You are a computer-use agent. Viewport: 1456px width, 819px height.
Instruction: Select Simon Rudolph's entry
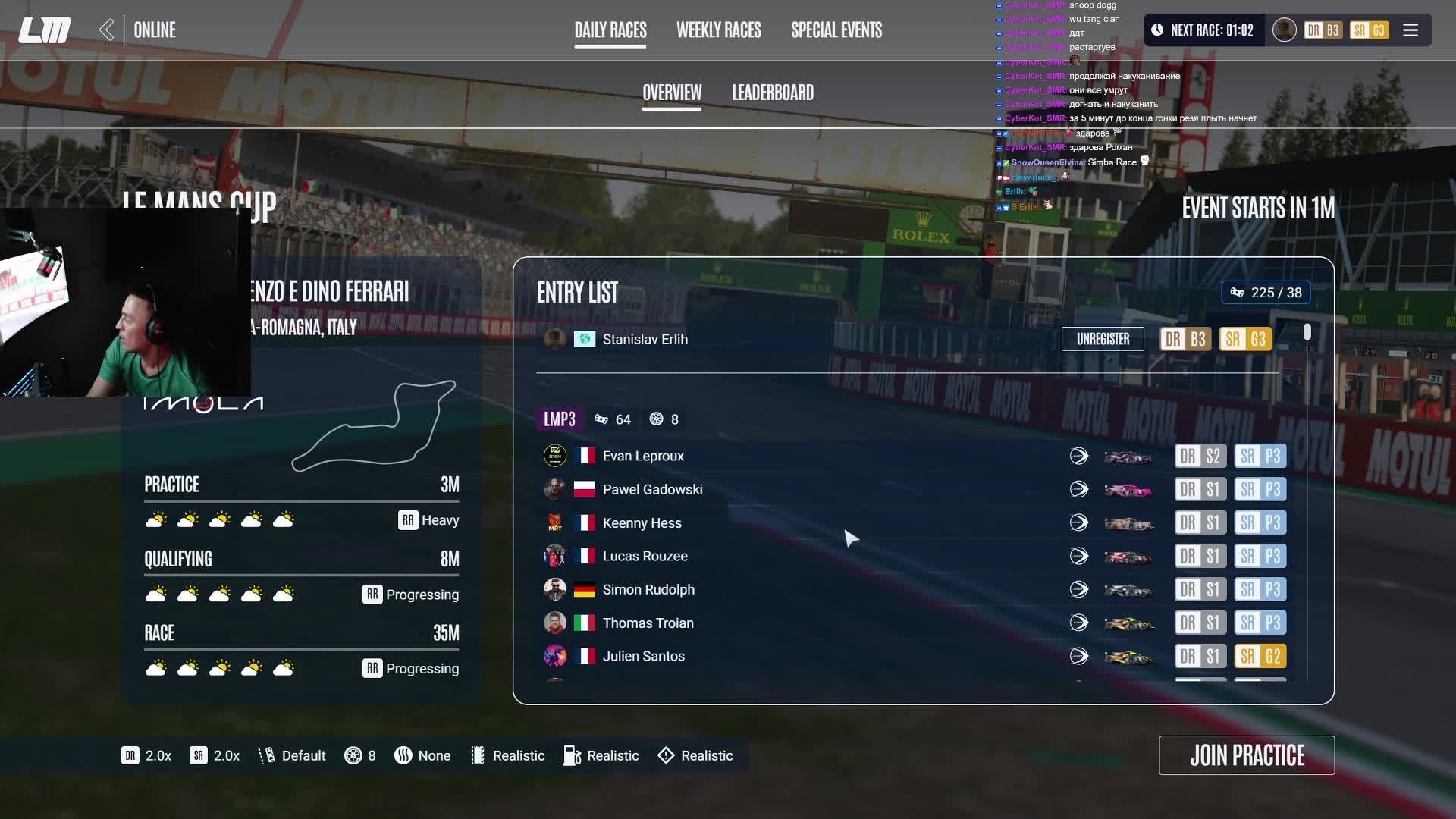[648, 589]
